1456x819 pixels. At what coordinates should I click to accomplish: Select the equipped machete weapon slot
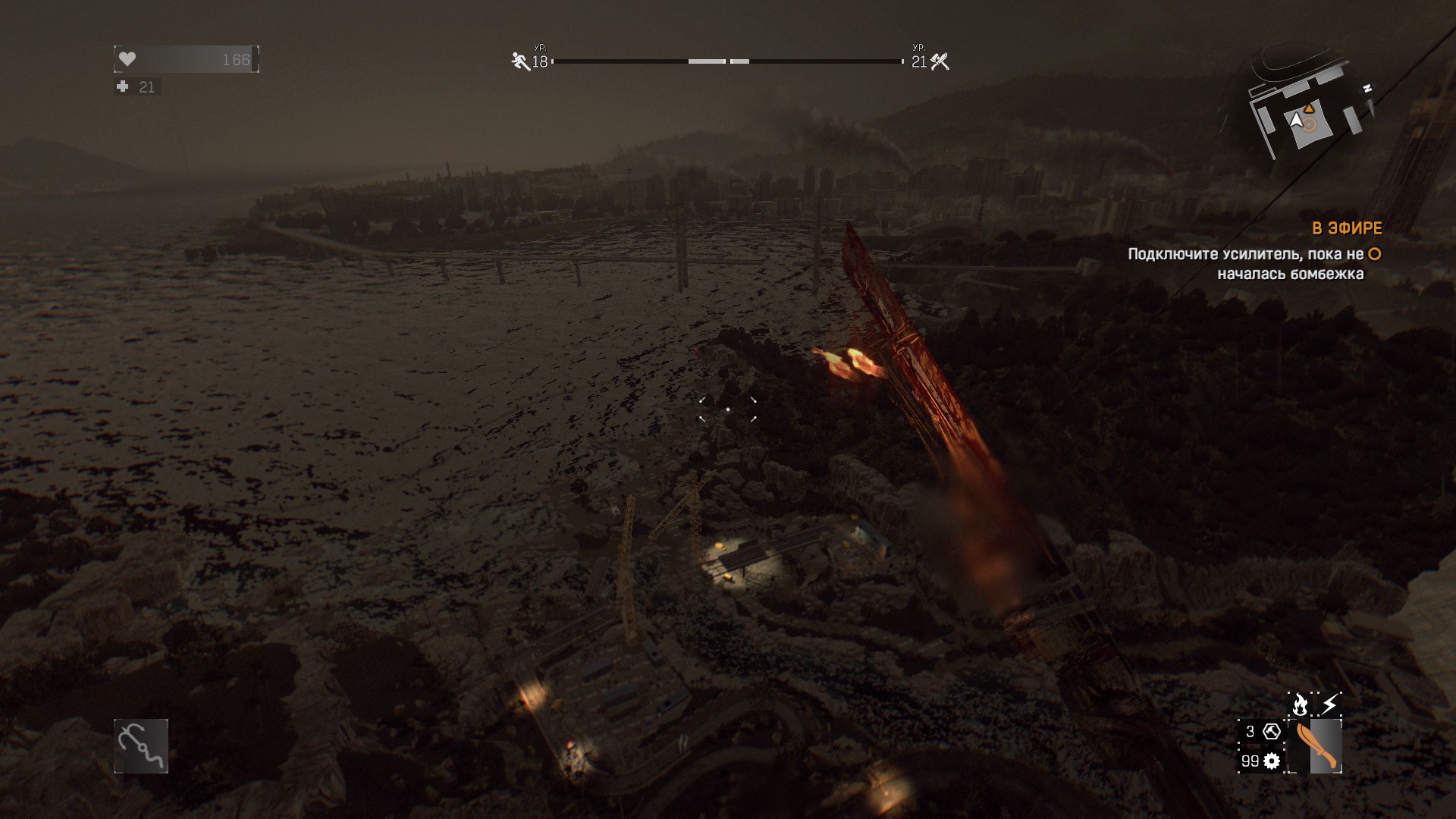1315,746
